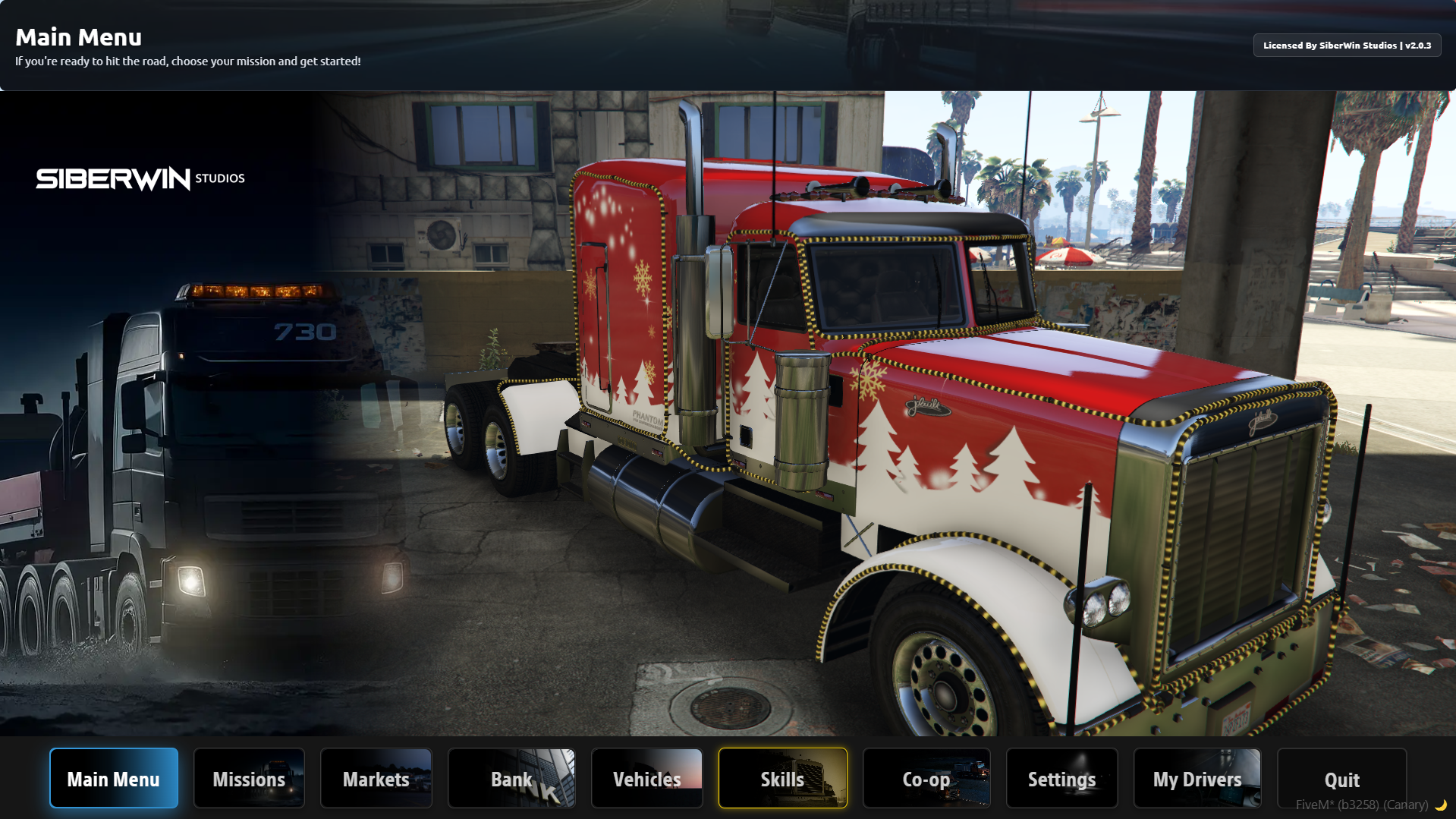The height and width of the screenshot is (819, 1456).
Task: Open the Settings panel
Action: [x=1061, y=779]
